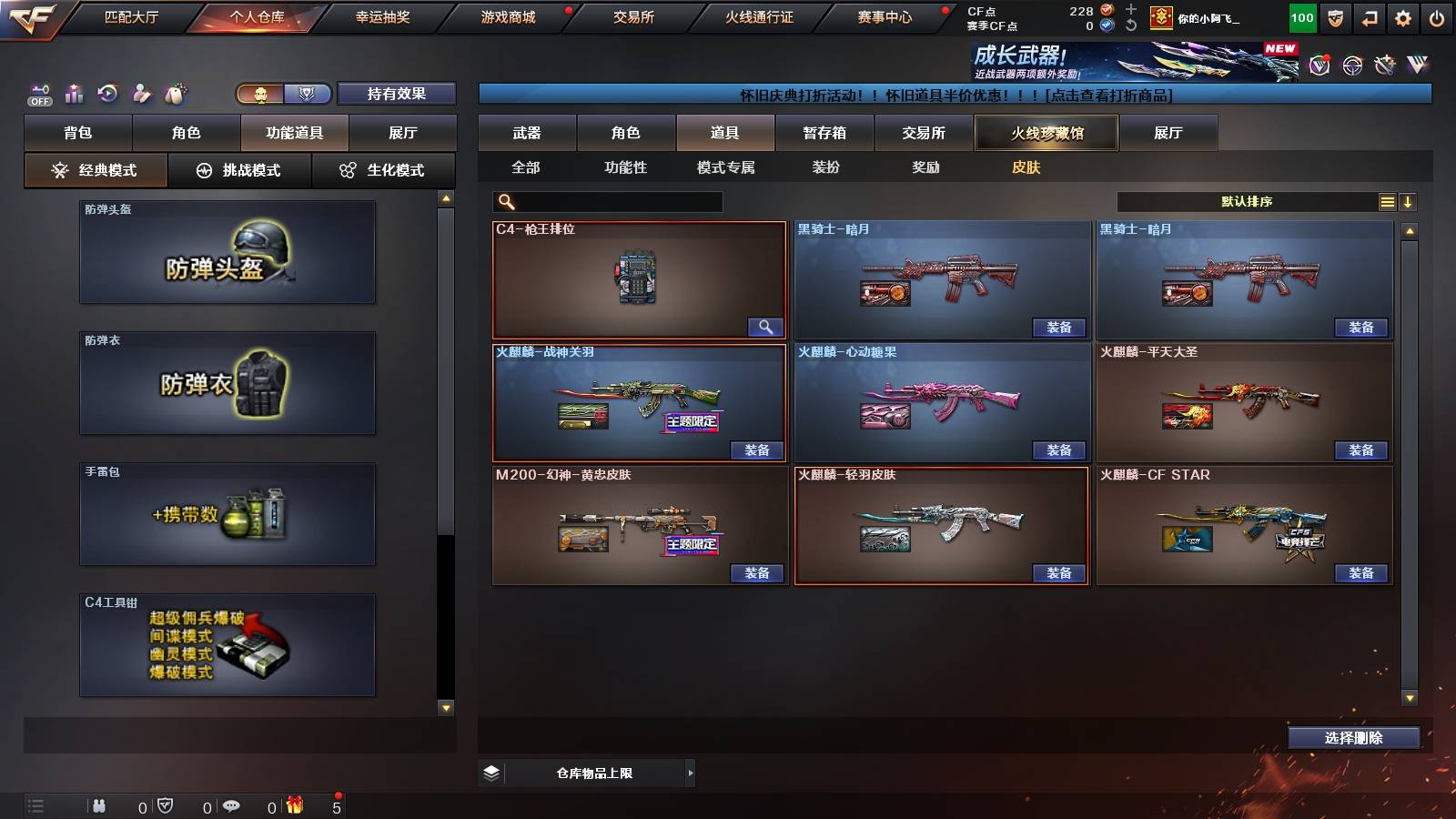The image size is (1456, 819).
Task: Expand the 仓库物品上限 panel arrow
Action: [x=688, y=772]
